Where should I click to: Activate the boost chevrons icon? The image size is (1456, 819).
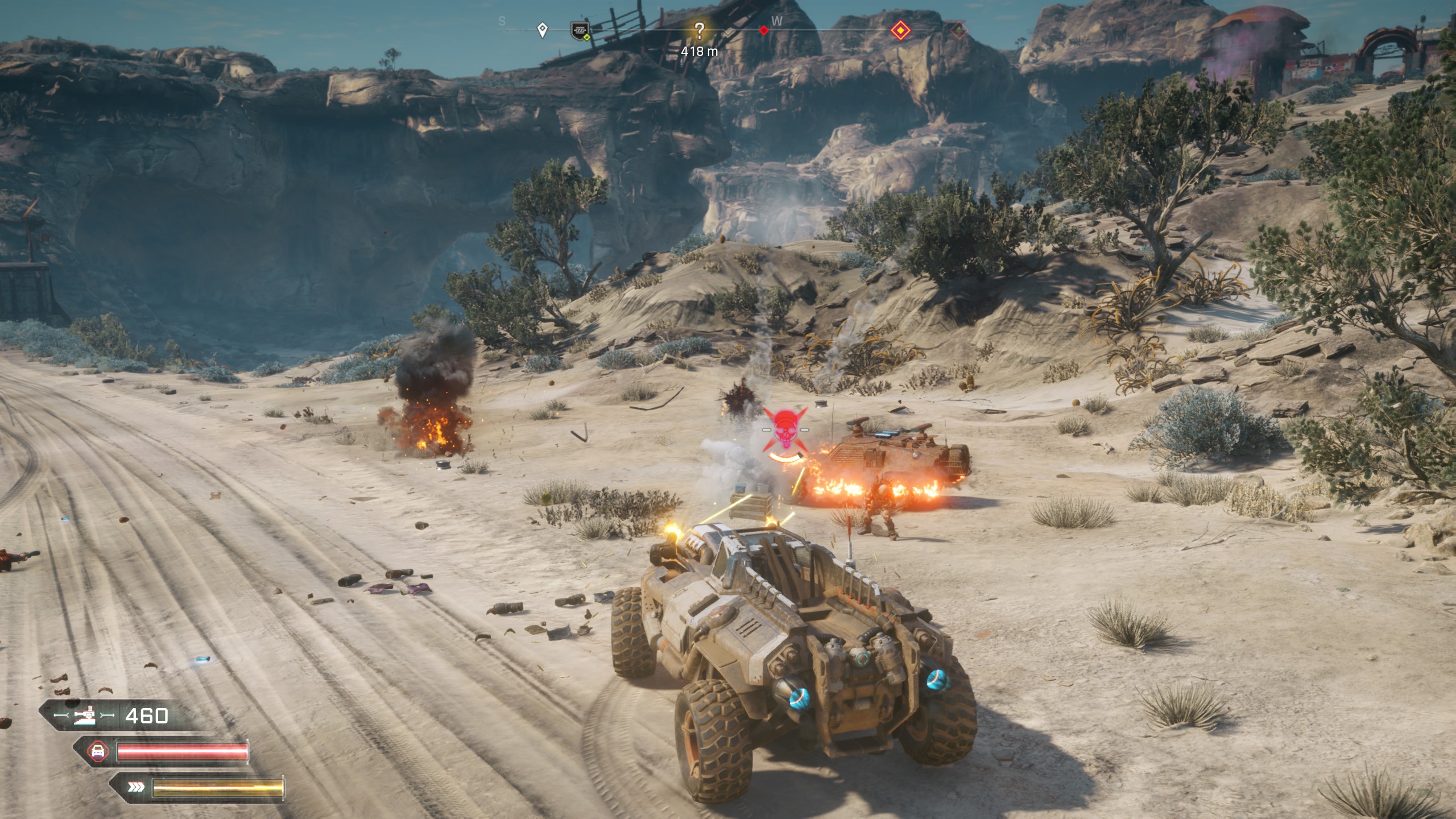coord(136,788)
